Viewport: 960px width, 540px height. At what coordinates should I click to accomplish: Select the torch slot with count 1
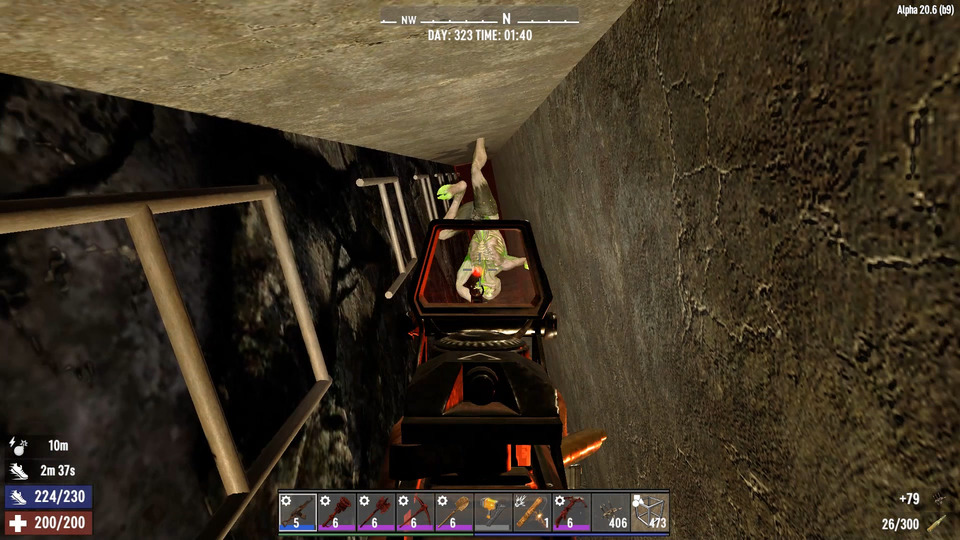[532, 511]
